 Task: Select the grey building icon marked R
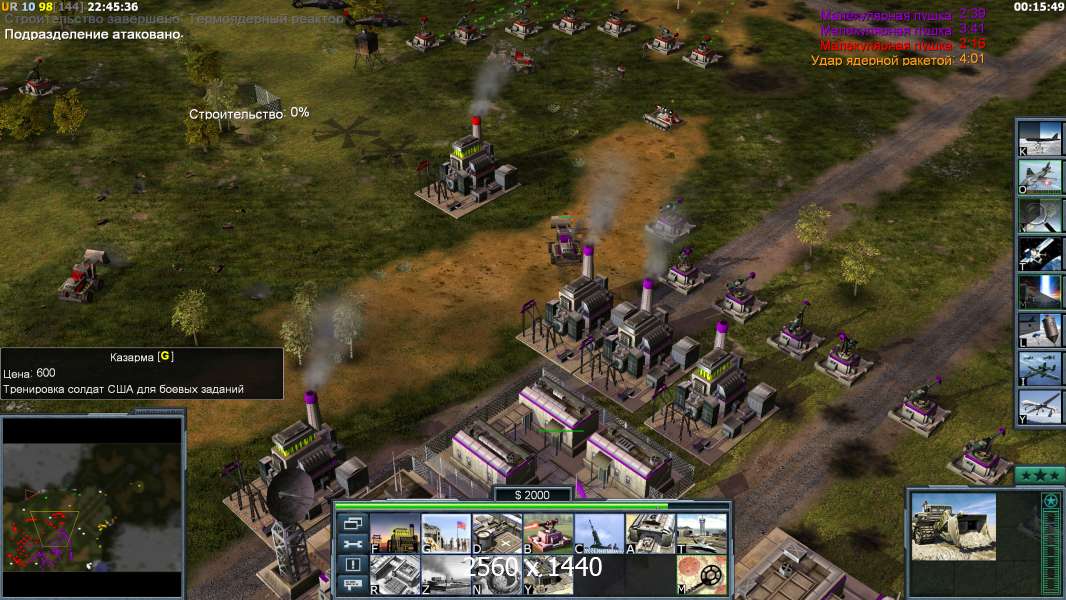(394, 575)
